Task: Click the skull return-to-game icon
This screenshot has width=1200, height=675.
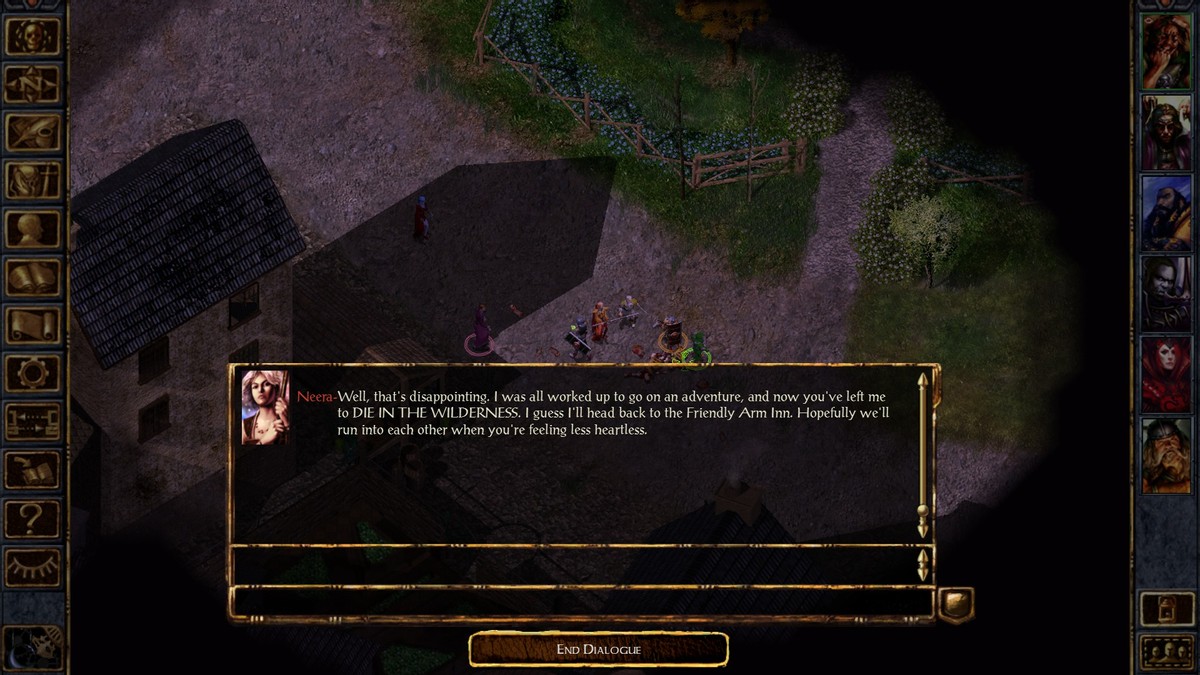Action: (32, 36)
